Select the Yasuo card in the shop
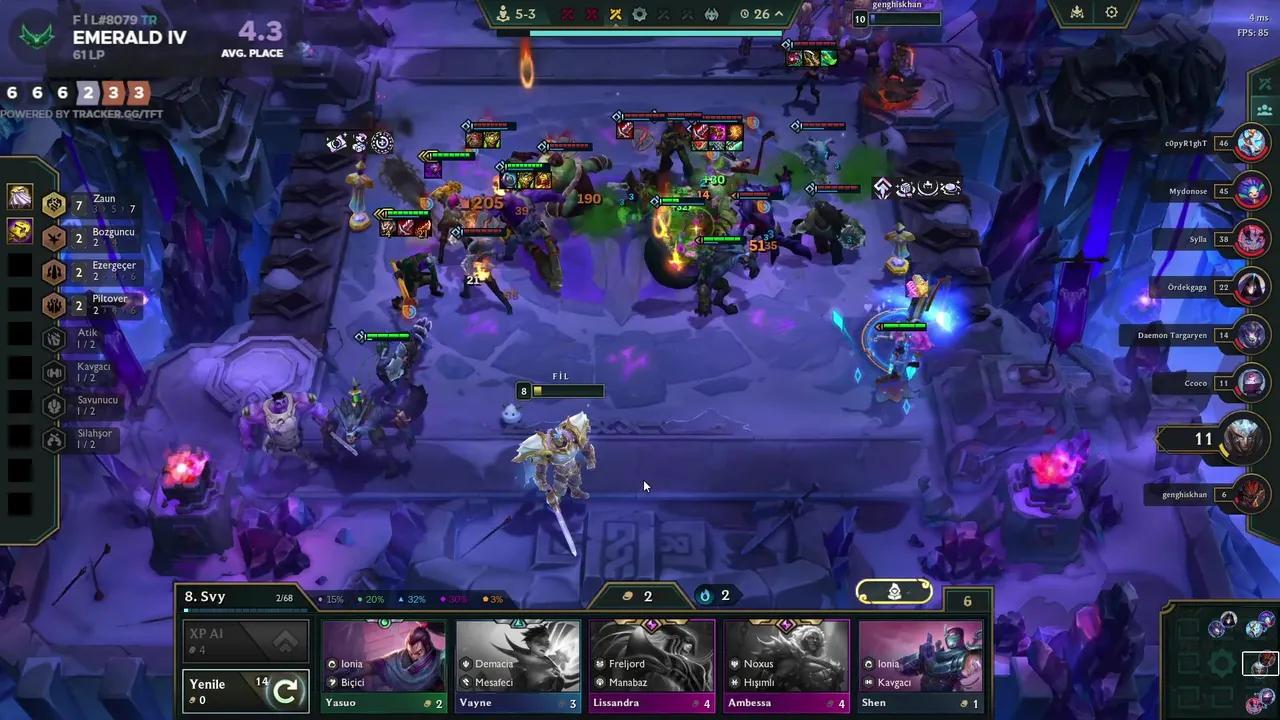This screenshot has width=1280, height=720. click(383, 660)
